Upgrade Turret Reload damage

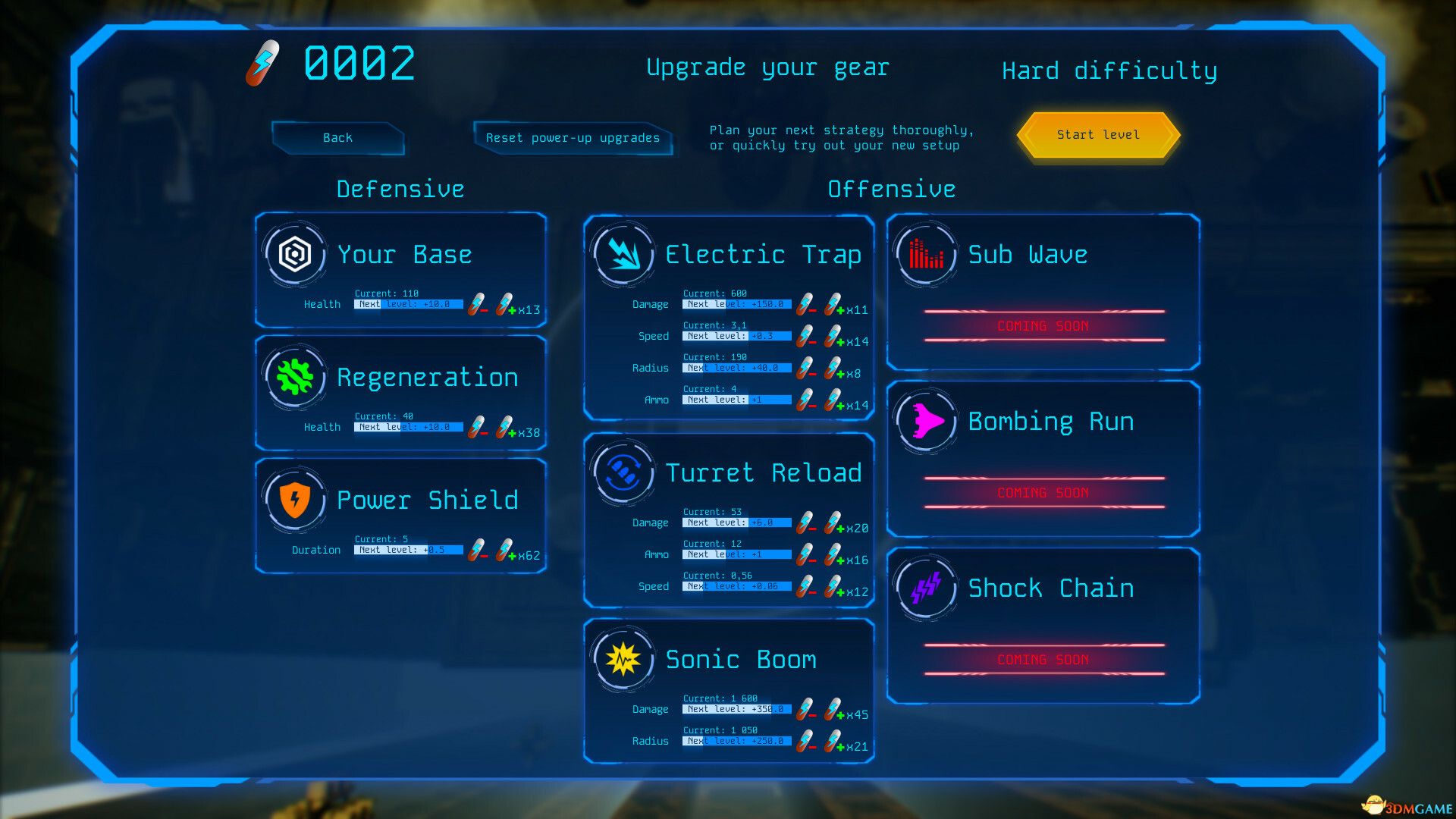pos(833,523)
